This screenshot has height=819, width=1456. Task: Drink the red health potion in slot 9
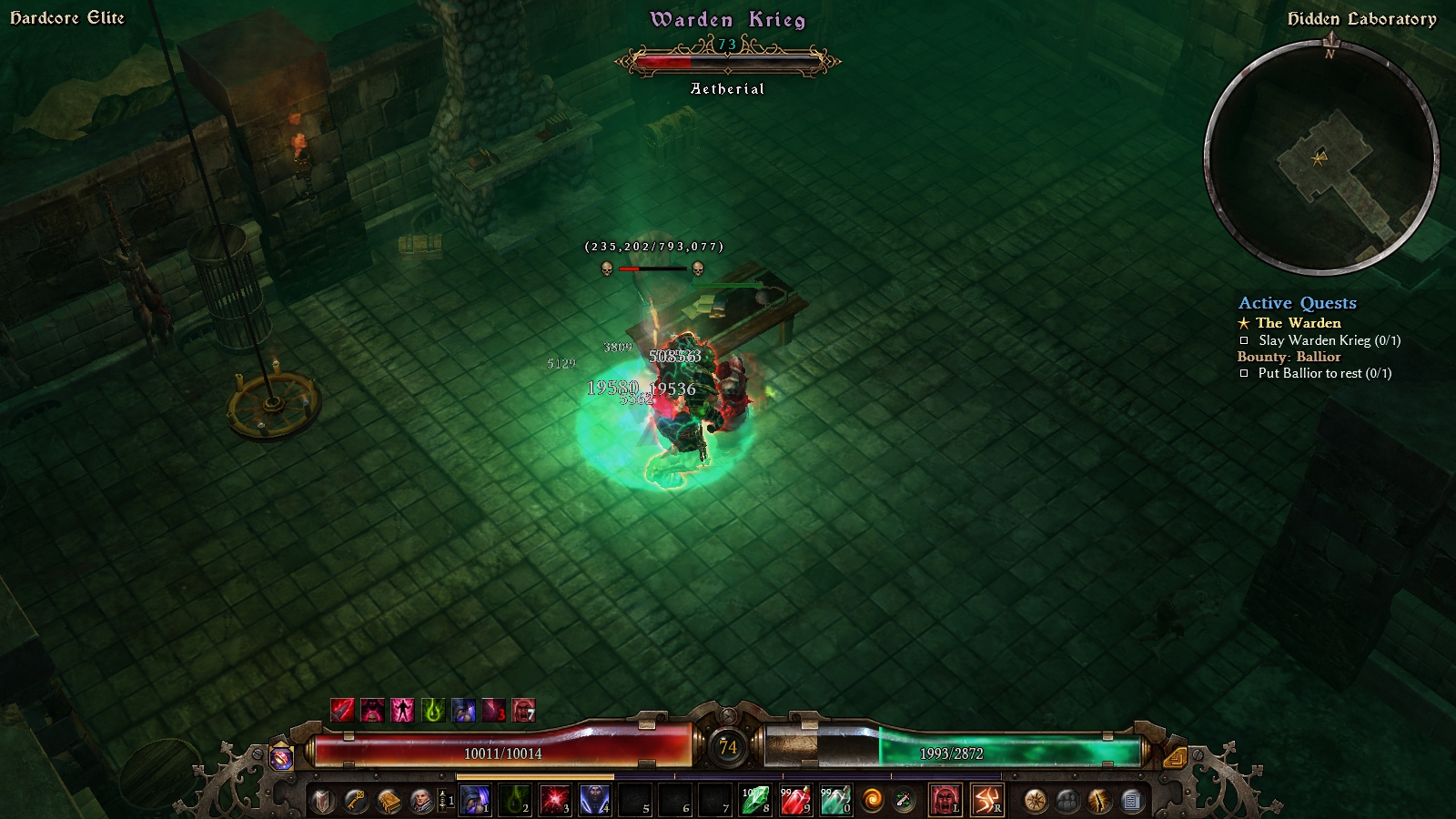[795, 801]
